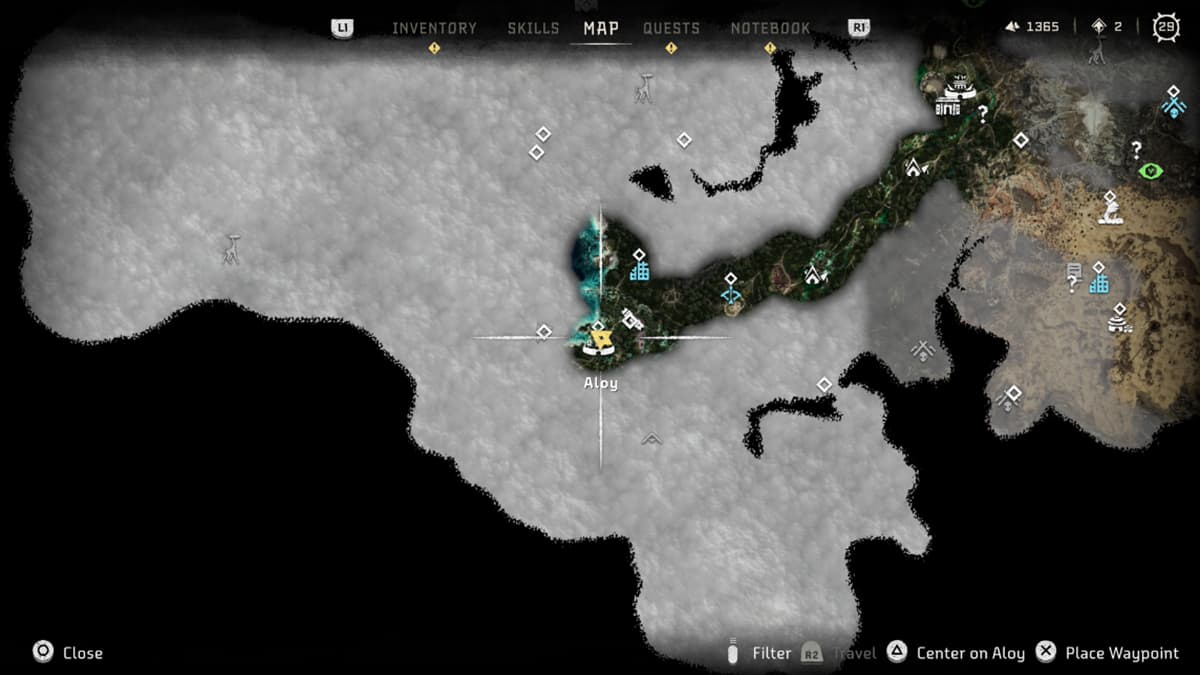This screenshot has height=675, width=1200.
Task: Select Place Waypoint
Action: tap(1122, 653)
